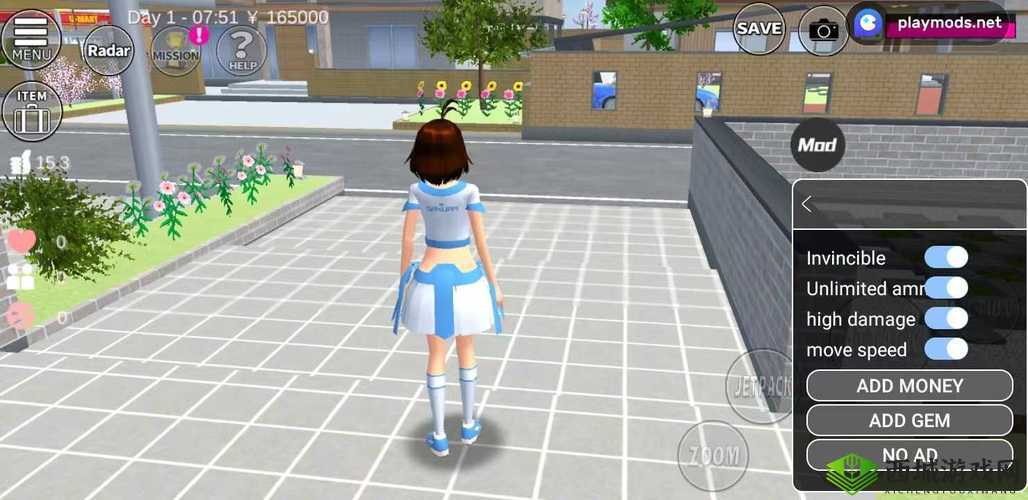Open the Radar

108,50
